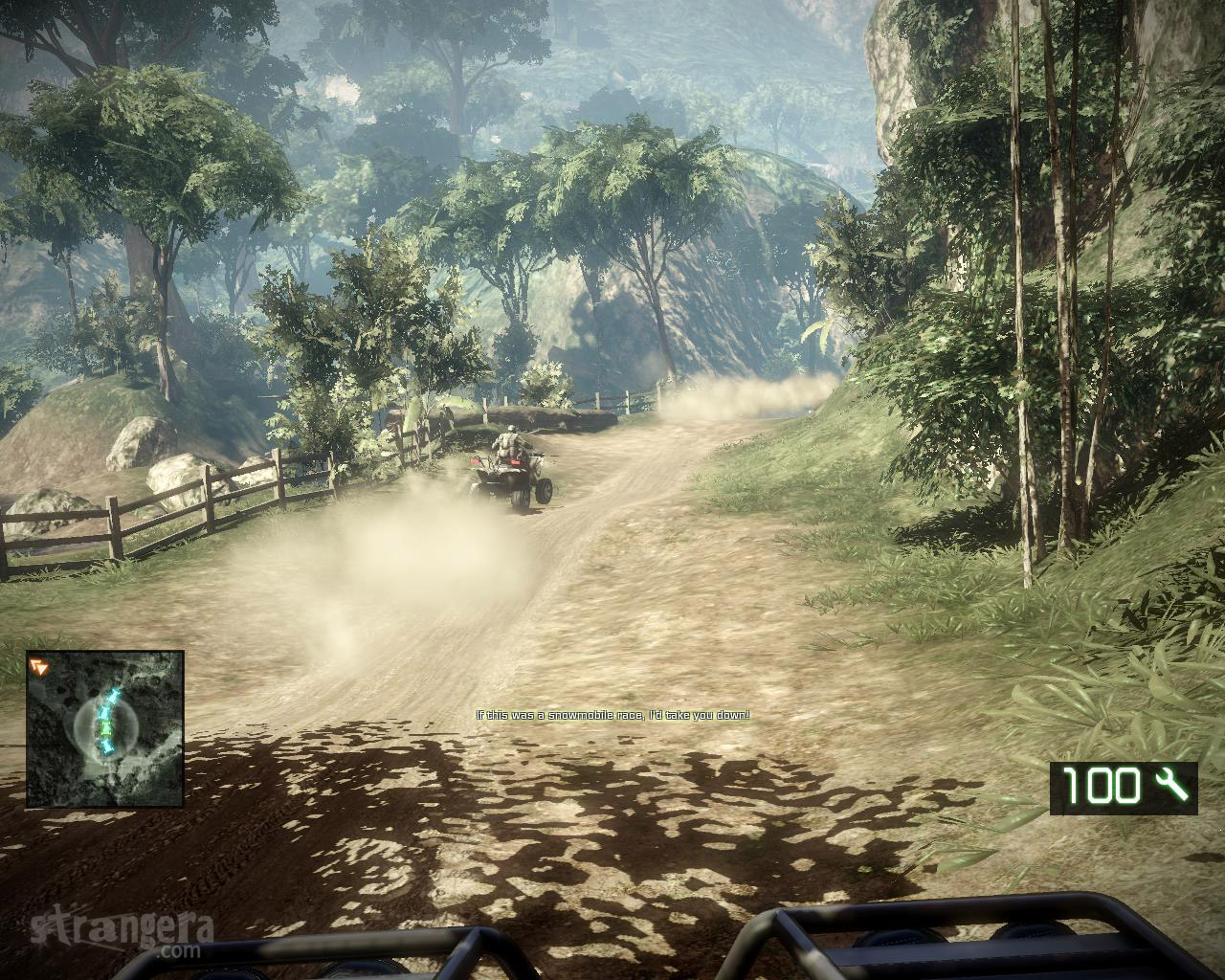
Task: Click the minimap showing the route
Action: click(x=105, y=729)
